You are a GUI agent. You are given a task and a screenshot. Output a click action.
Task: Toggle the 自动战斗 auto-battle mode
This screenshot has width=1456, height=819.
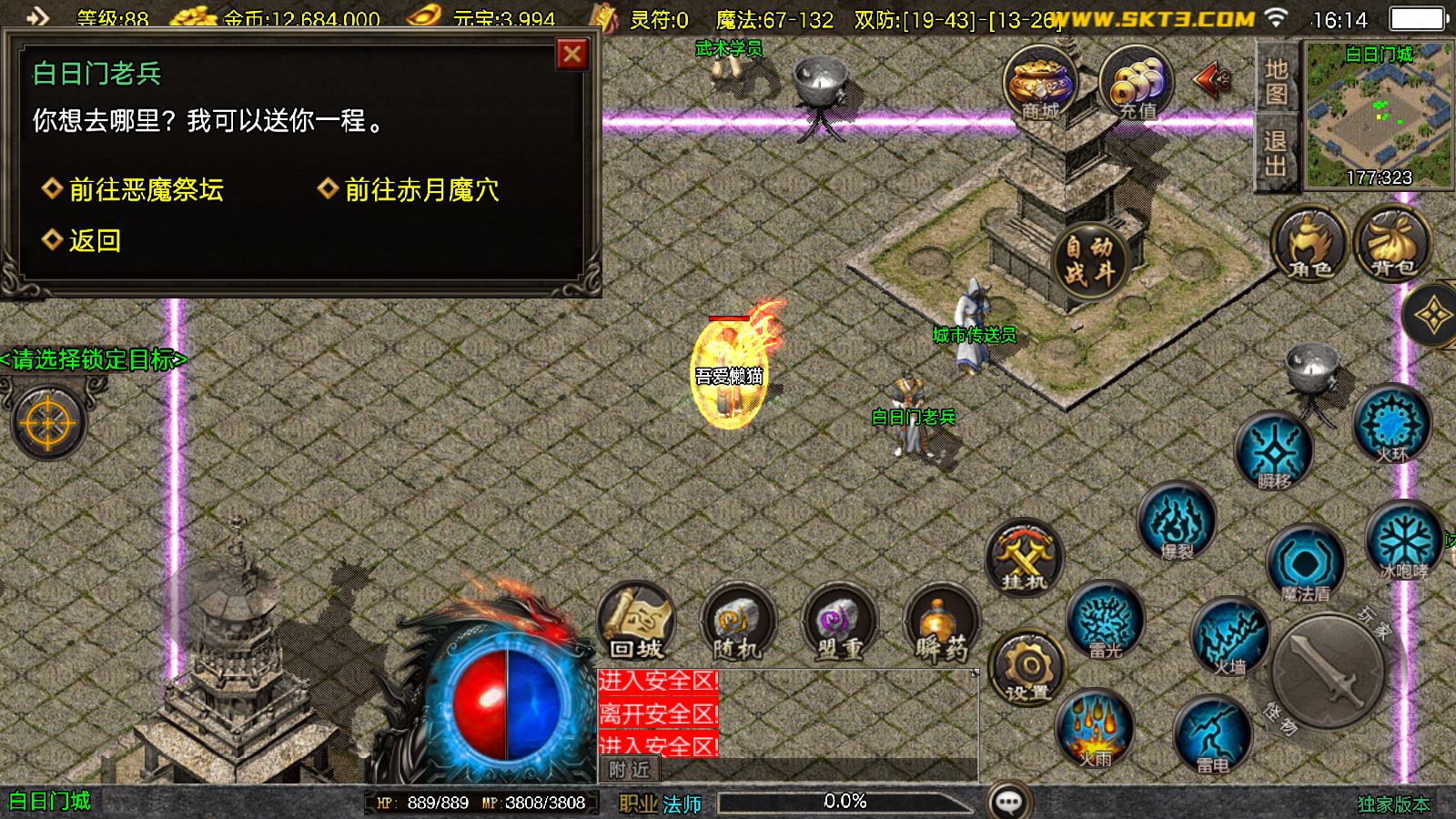pos(1089,258)
